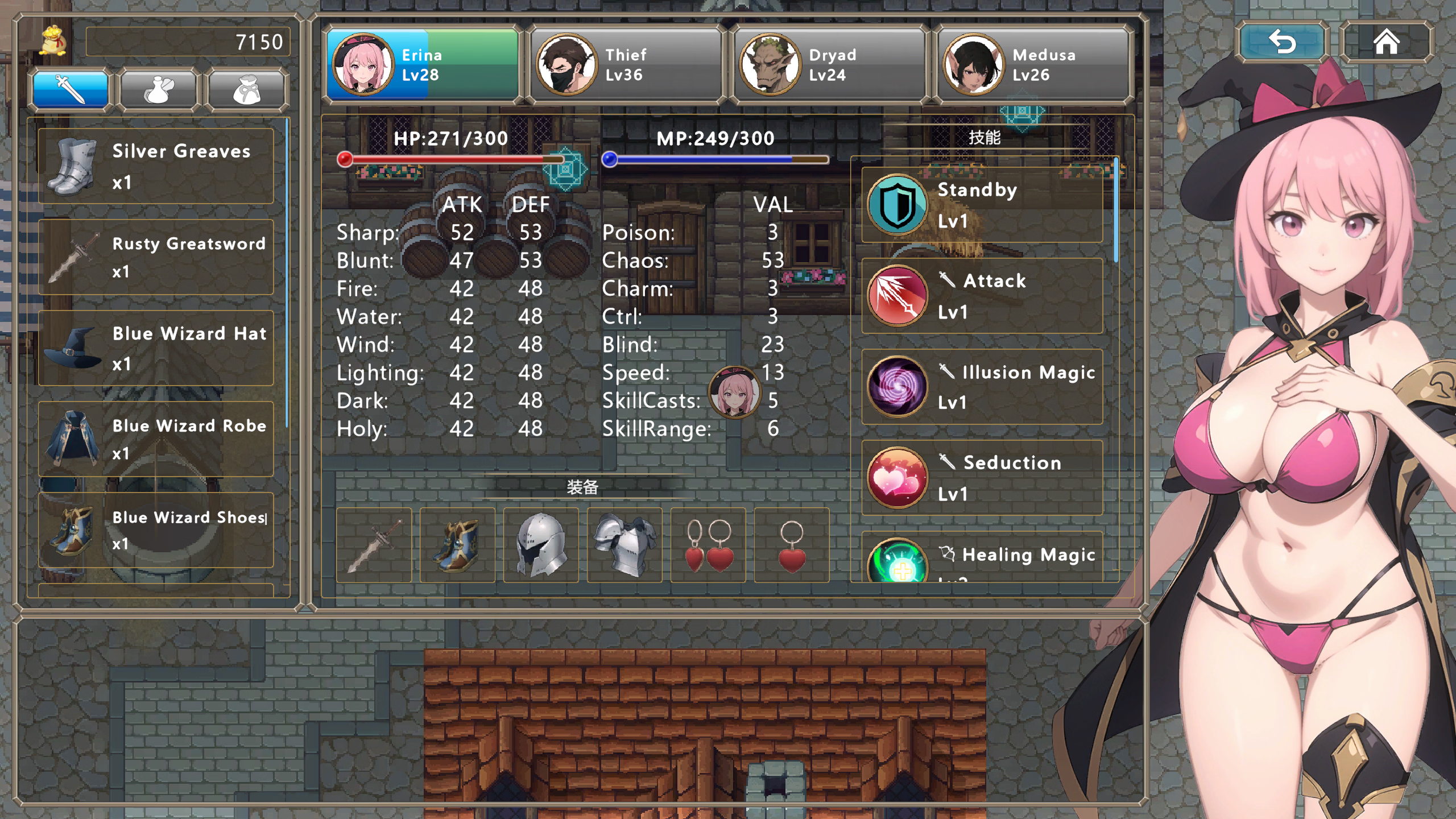Open the Illusion Magic skill
This screenshot has height=819, width=1456.
(x=982, y=387)
